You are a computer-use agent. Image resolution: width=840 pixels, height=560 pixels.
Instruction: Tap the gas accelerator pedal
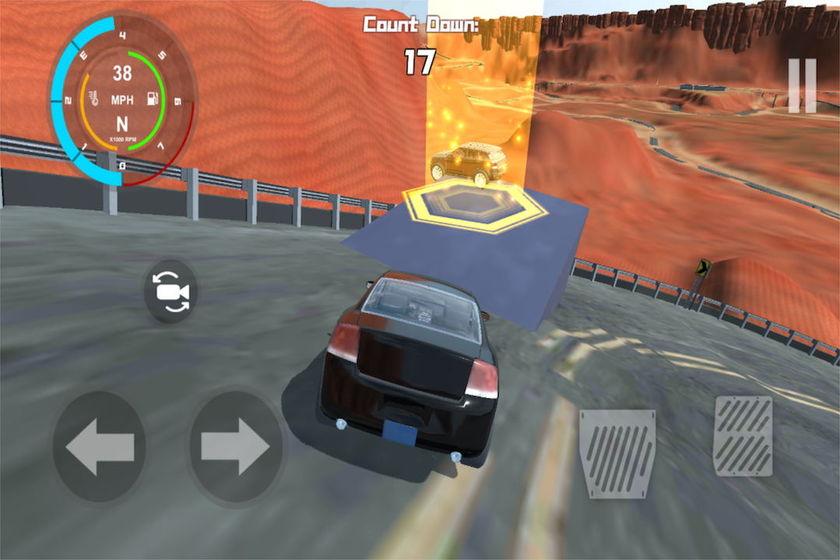pos(742,436)
